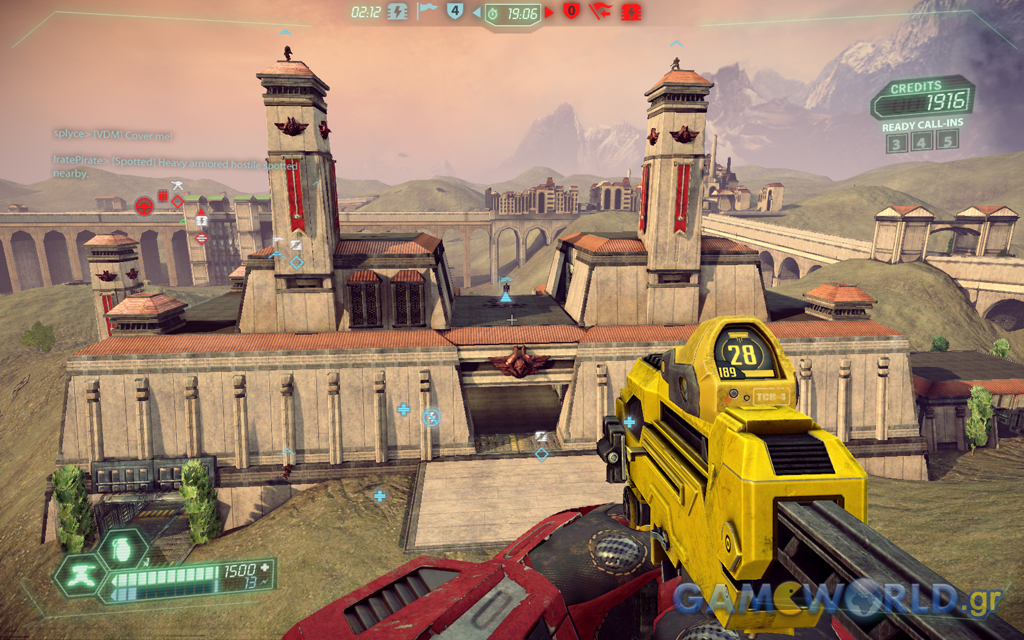Choose call-in slot 3
Screen dimensions: 1024x640
coord(898,142)
